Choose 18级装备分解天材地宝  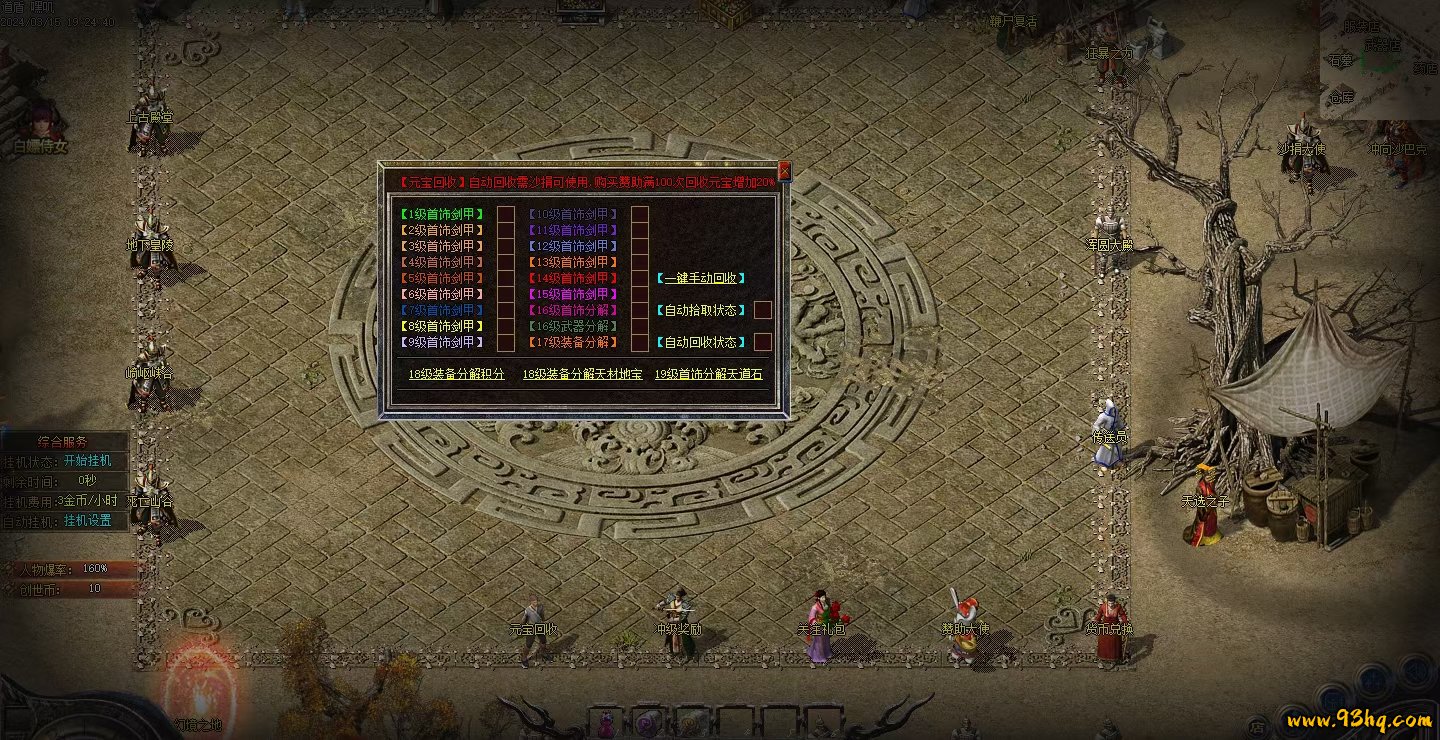click(582, 374)
